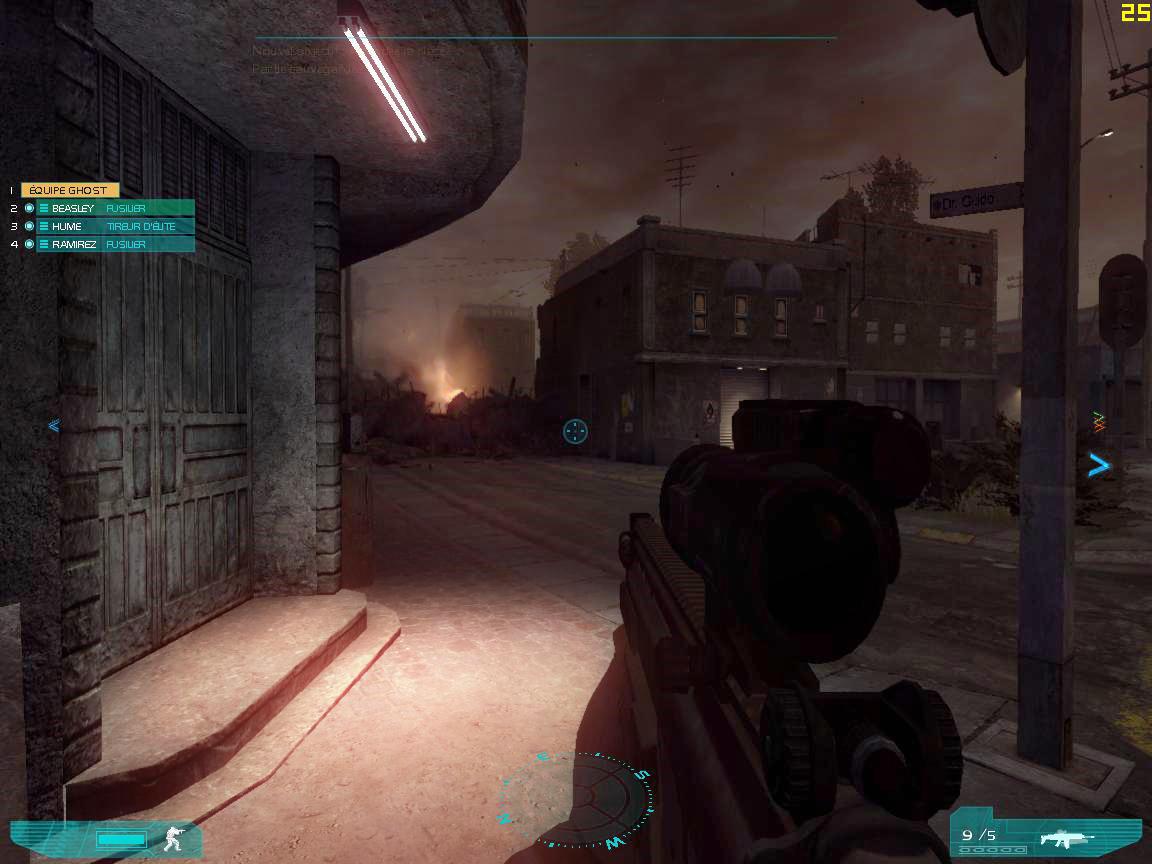Click the small blue left-pointing arrow marker

54,425
